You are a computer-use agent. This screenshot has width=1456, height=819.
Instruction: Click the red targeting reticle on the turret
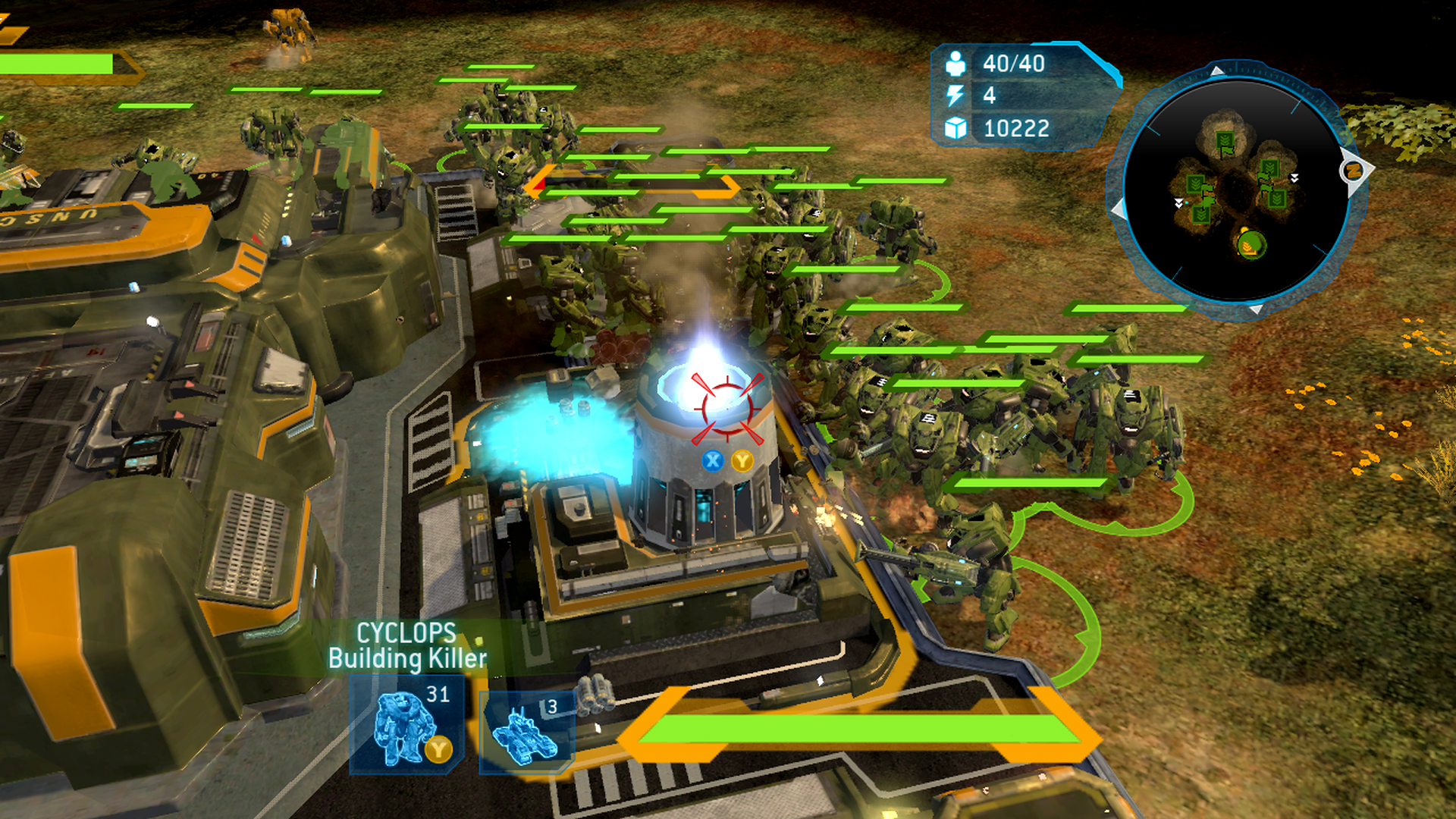tap(726, 408)
